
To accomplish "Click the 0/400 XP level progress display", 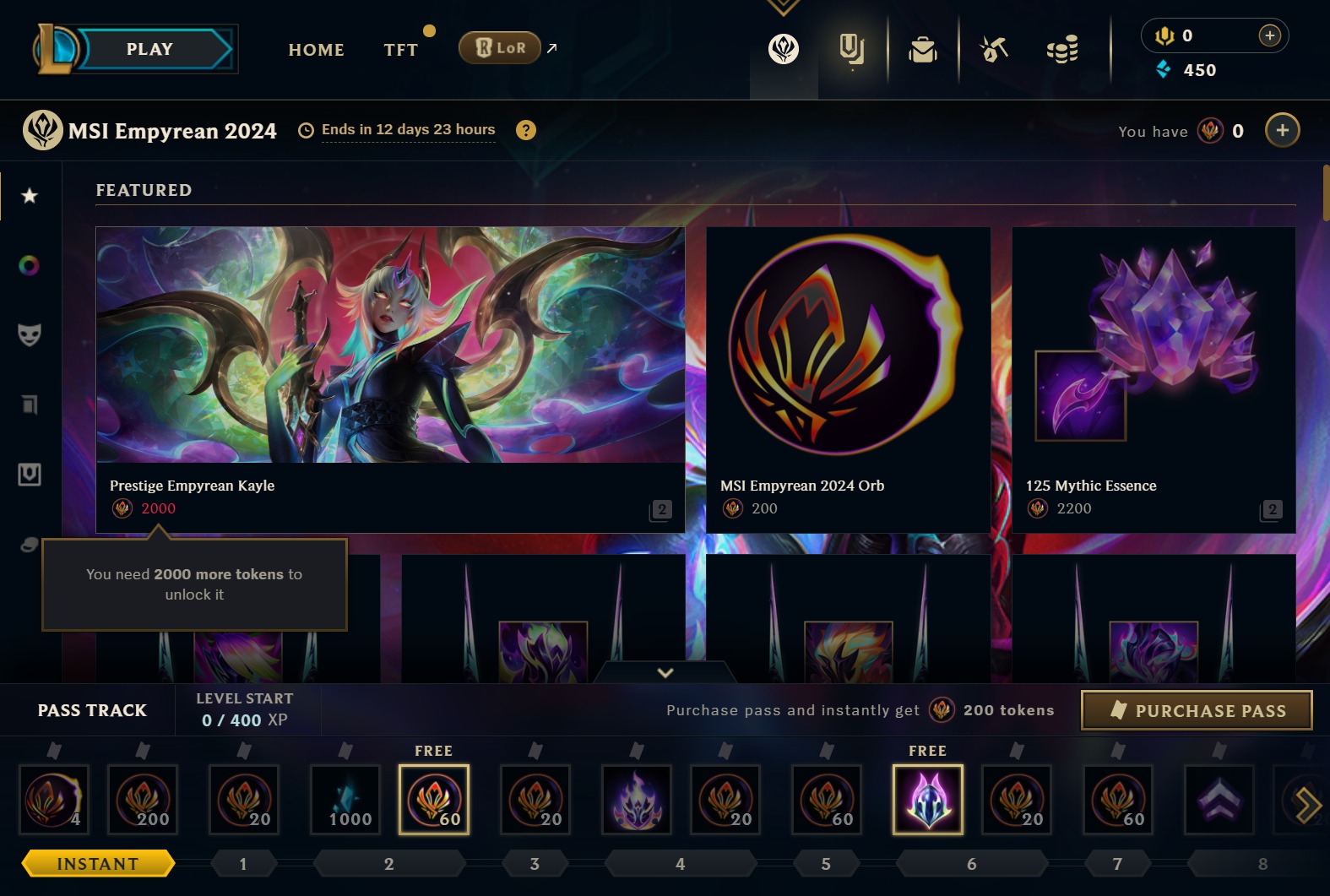I will tap(243, 720).
